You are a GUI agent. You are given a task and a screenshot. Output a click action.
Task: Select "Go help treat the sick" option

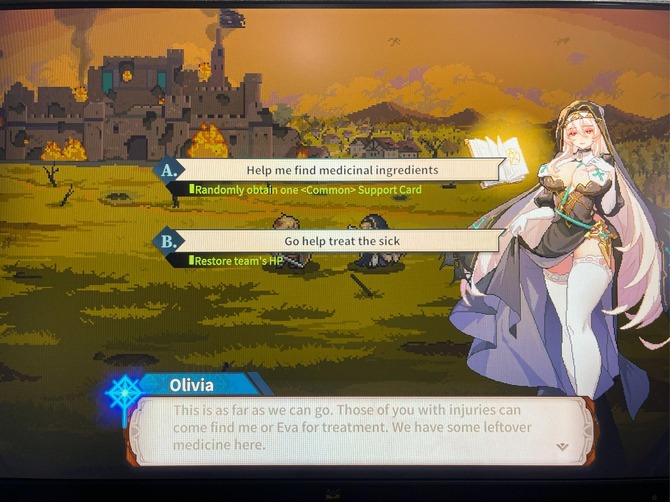342,241
